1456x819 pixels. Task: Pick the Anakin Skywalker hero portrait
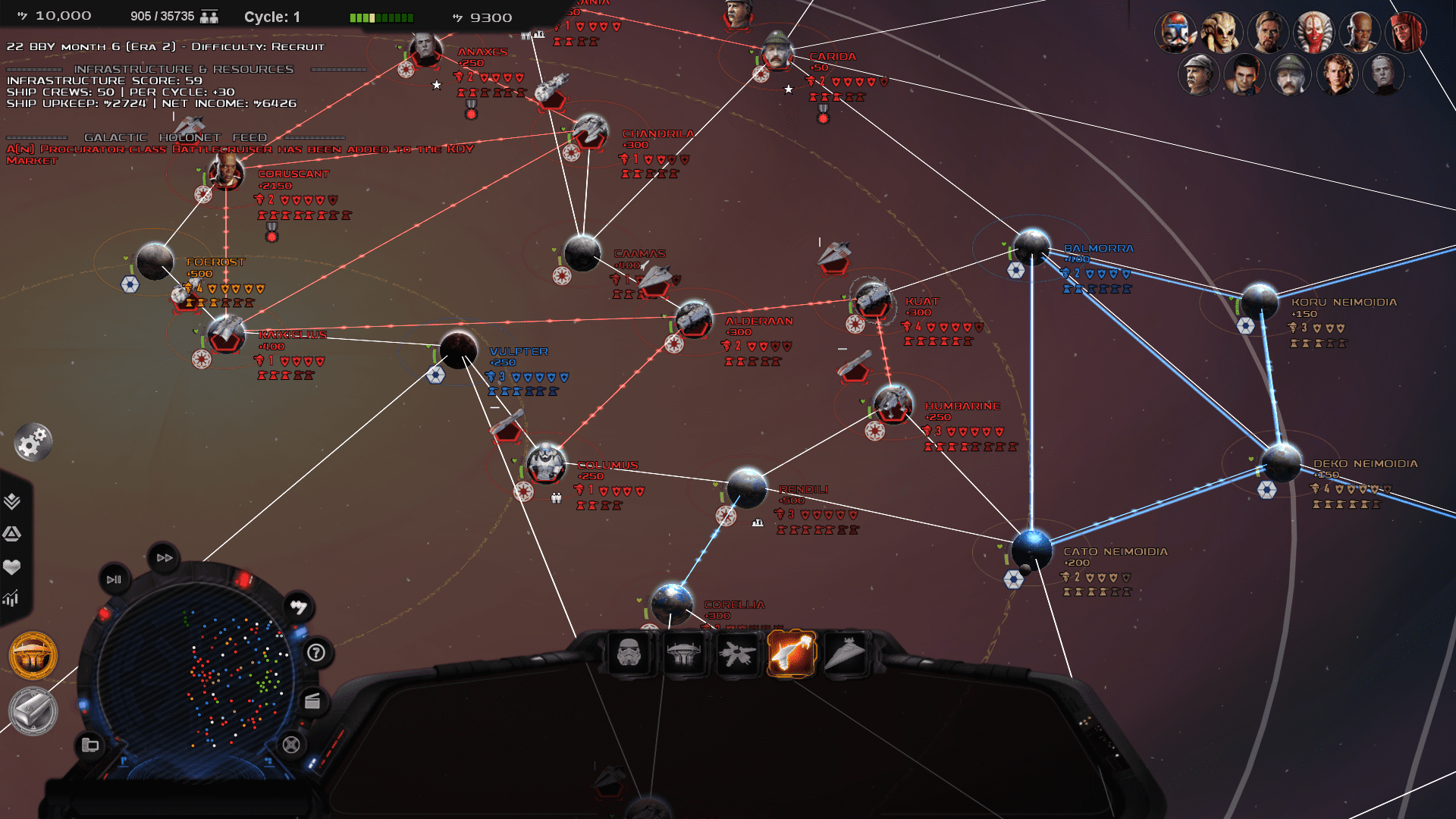(1336, 74)
